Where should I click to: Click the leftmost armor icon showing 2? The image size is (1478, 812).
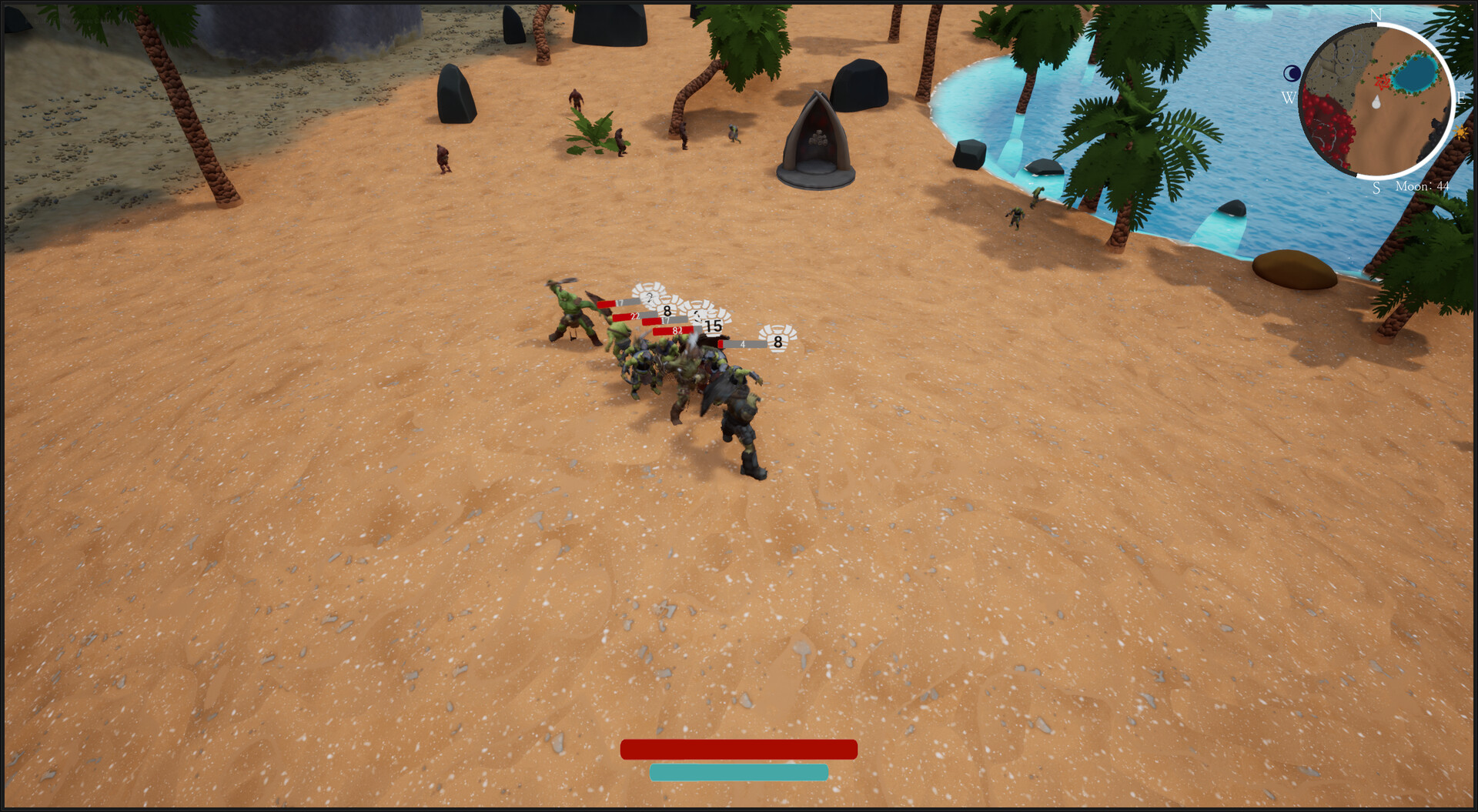[650, 296]
